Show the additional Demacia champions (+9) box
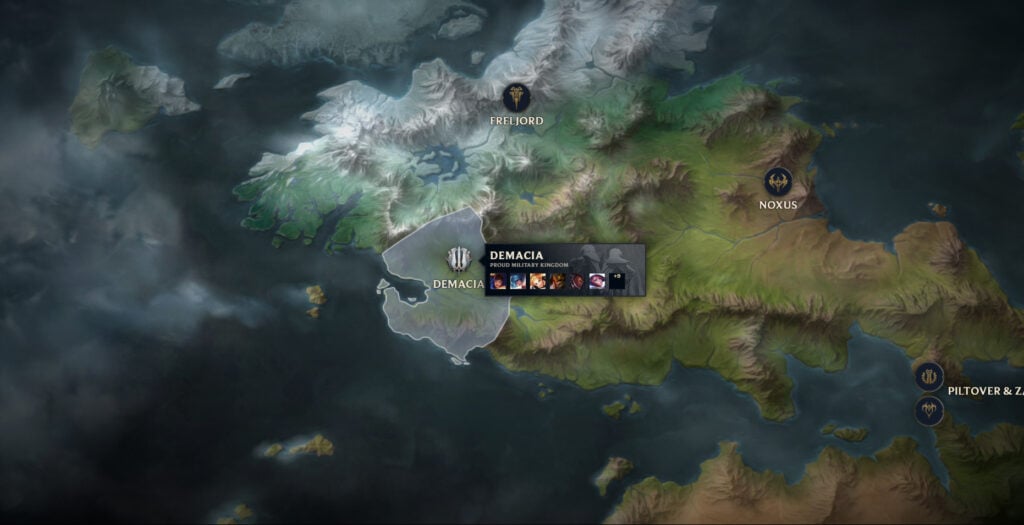1024x525 pixels. 617,281
